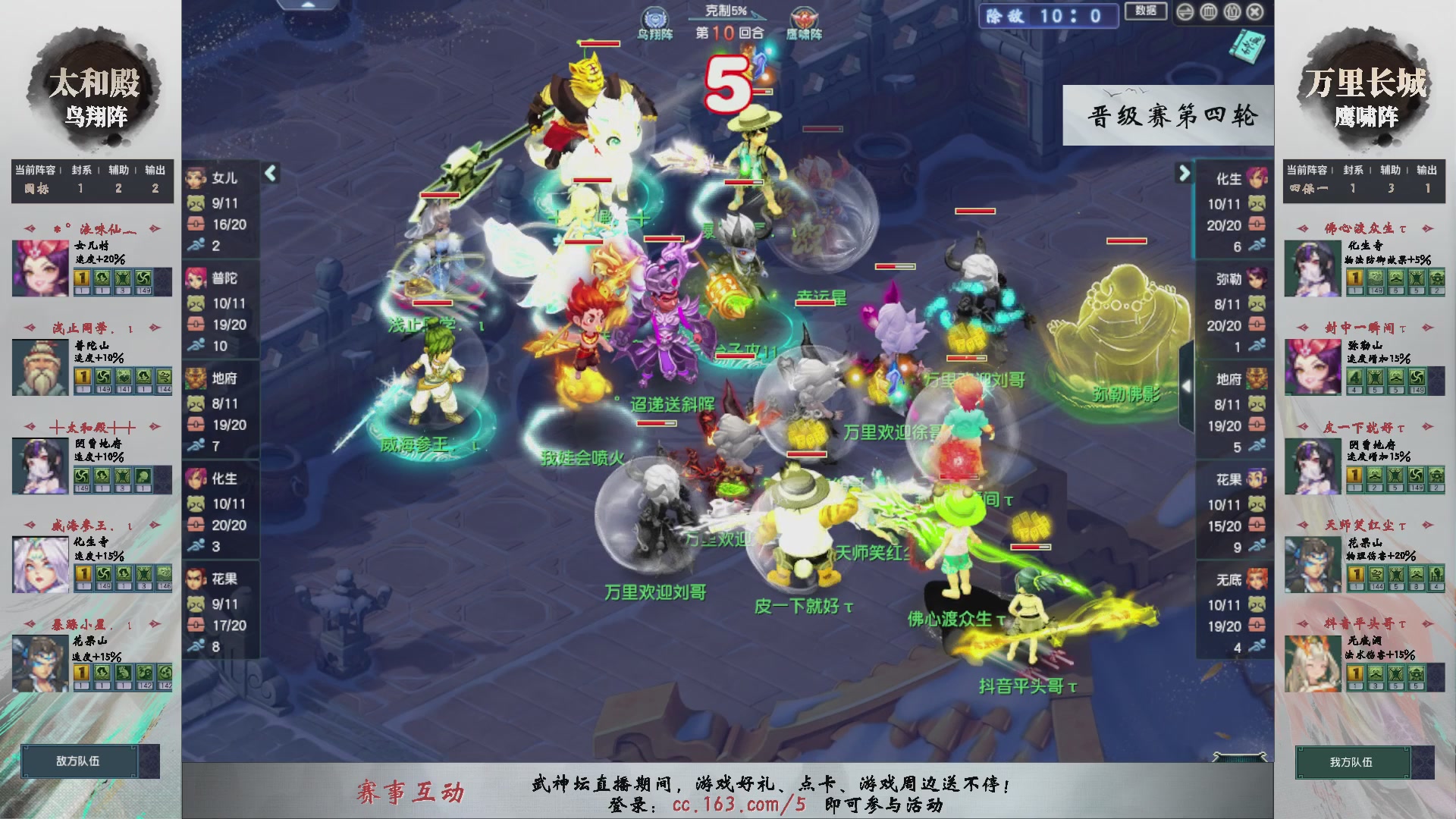Click the chest icon in the 无底 unit card
The image size is (1456, 819).
(1258, 626)
